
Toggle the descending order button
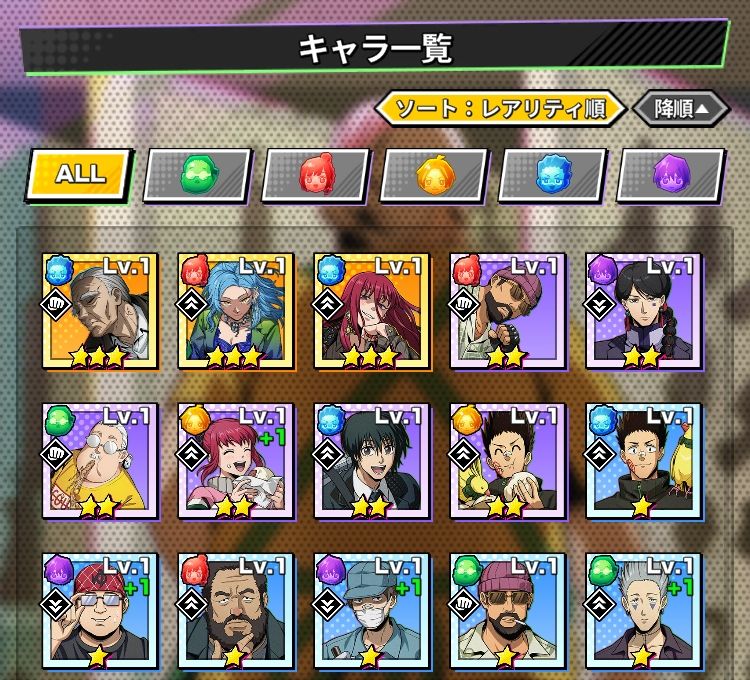[x=681, y=108]
